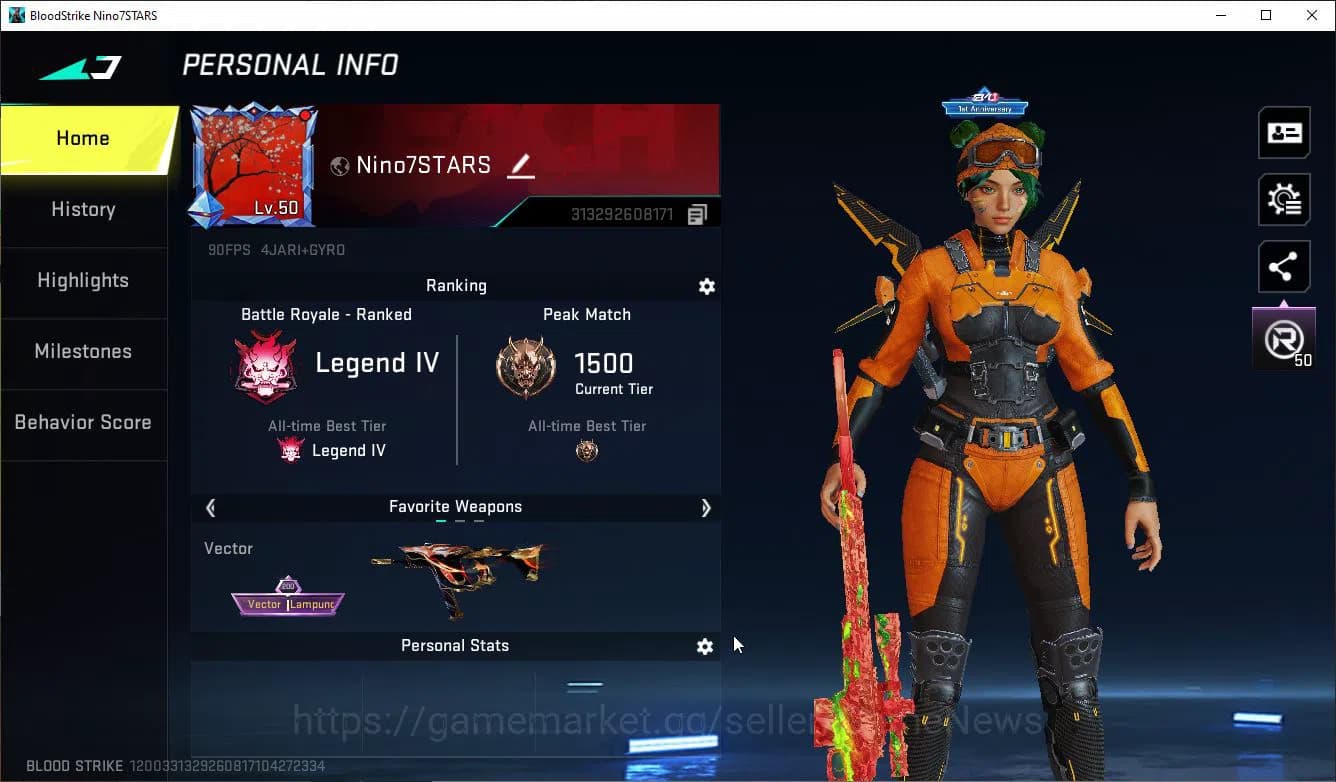Show the previous favorite weapon
This screenshot has height=782, width=1336.
(x=210, y=508)
